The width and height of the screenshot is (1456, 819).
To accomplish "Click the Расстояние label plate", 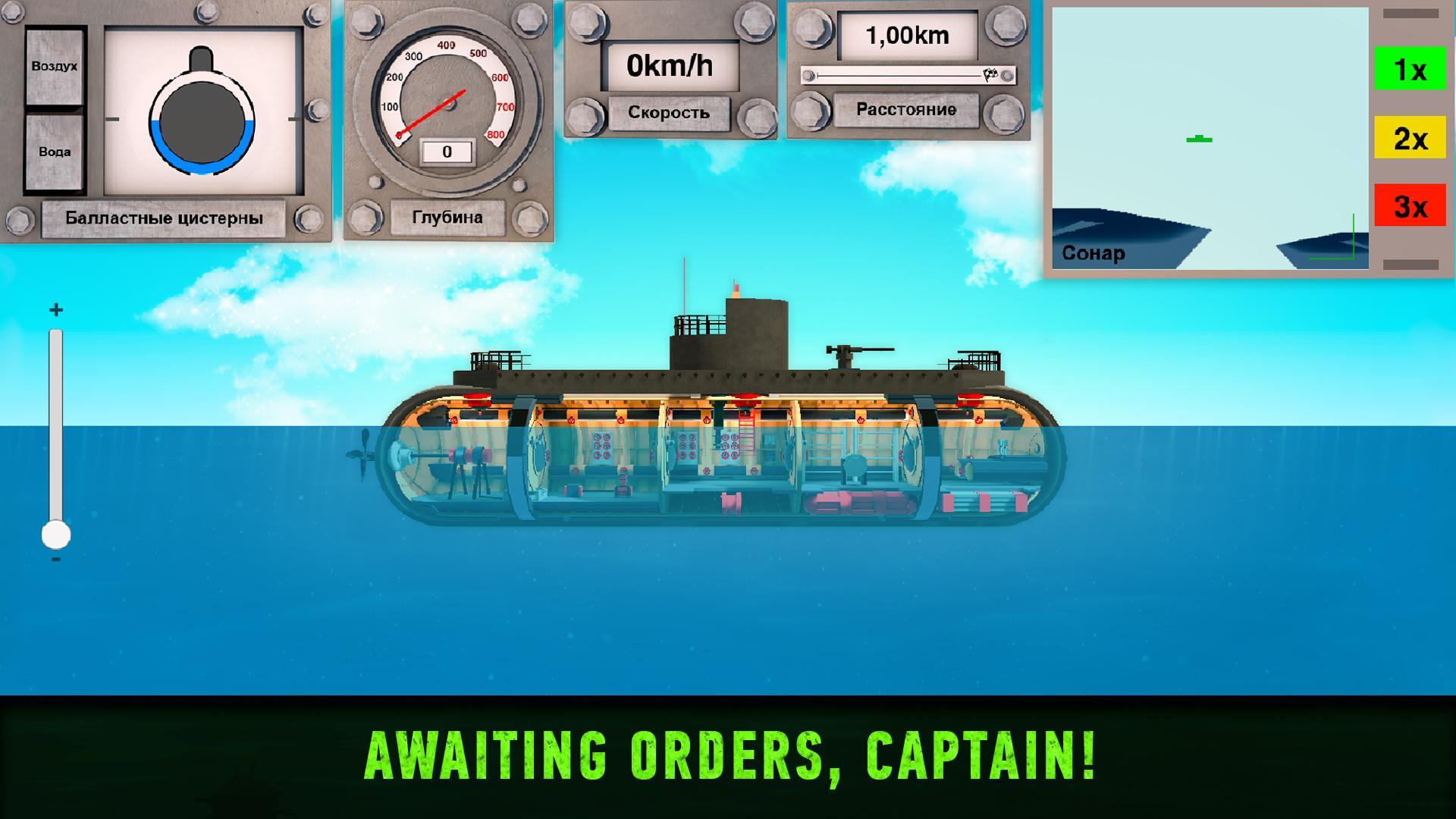I will [x=907, y=108].
